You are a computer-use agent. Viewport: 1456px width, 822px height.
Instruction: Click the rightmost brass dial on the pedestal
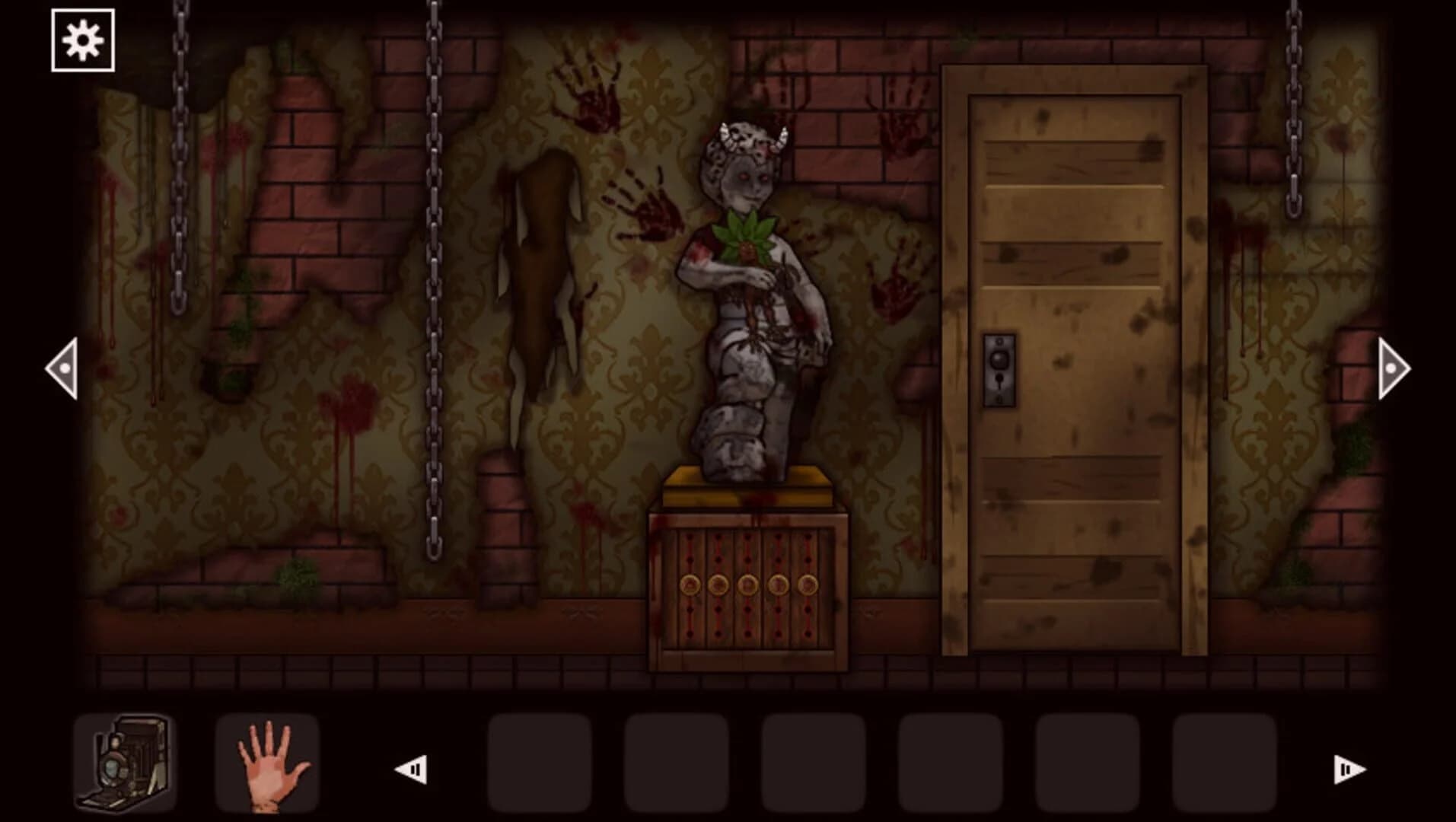click(x=807, y=585)
